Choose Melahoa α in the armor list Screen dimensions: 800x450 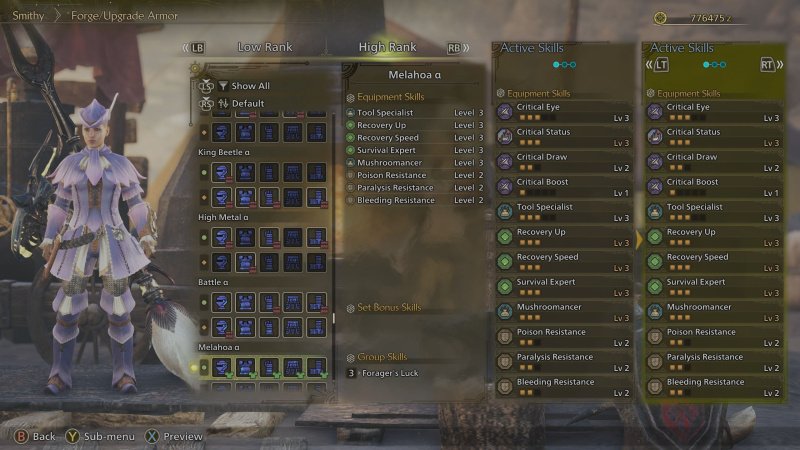(x=222, y=347)
